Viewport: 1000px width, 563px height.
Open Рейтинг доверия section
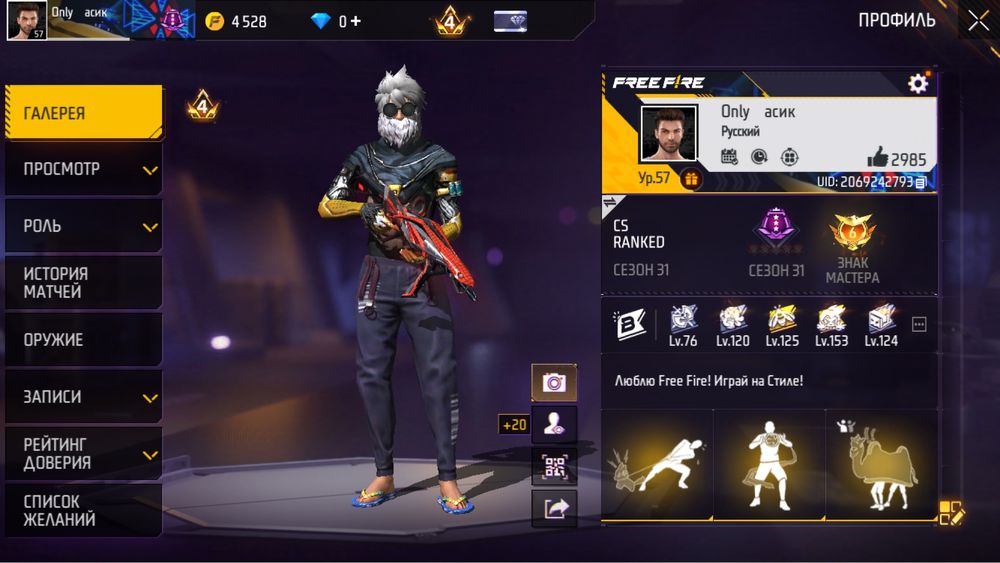82,453
